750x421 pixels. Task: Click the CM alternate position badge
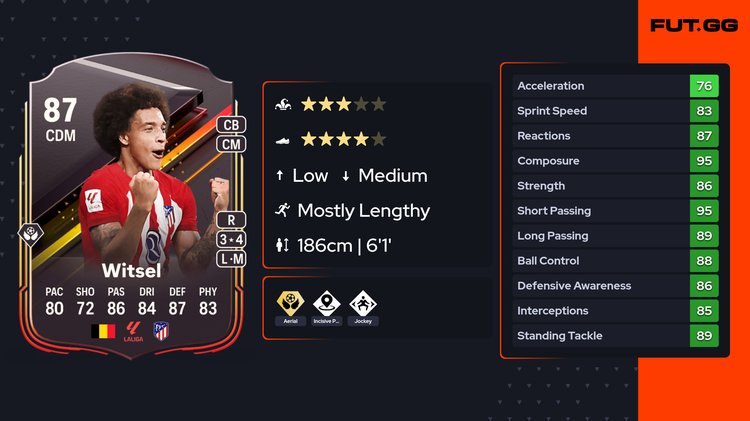pos(229,144)
